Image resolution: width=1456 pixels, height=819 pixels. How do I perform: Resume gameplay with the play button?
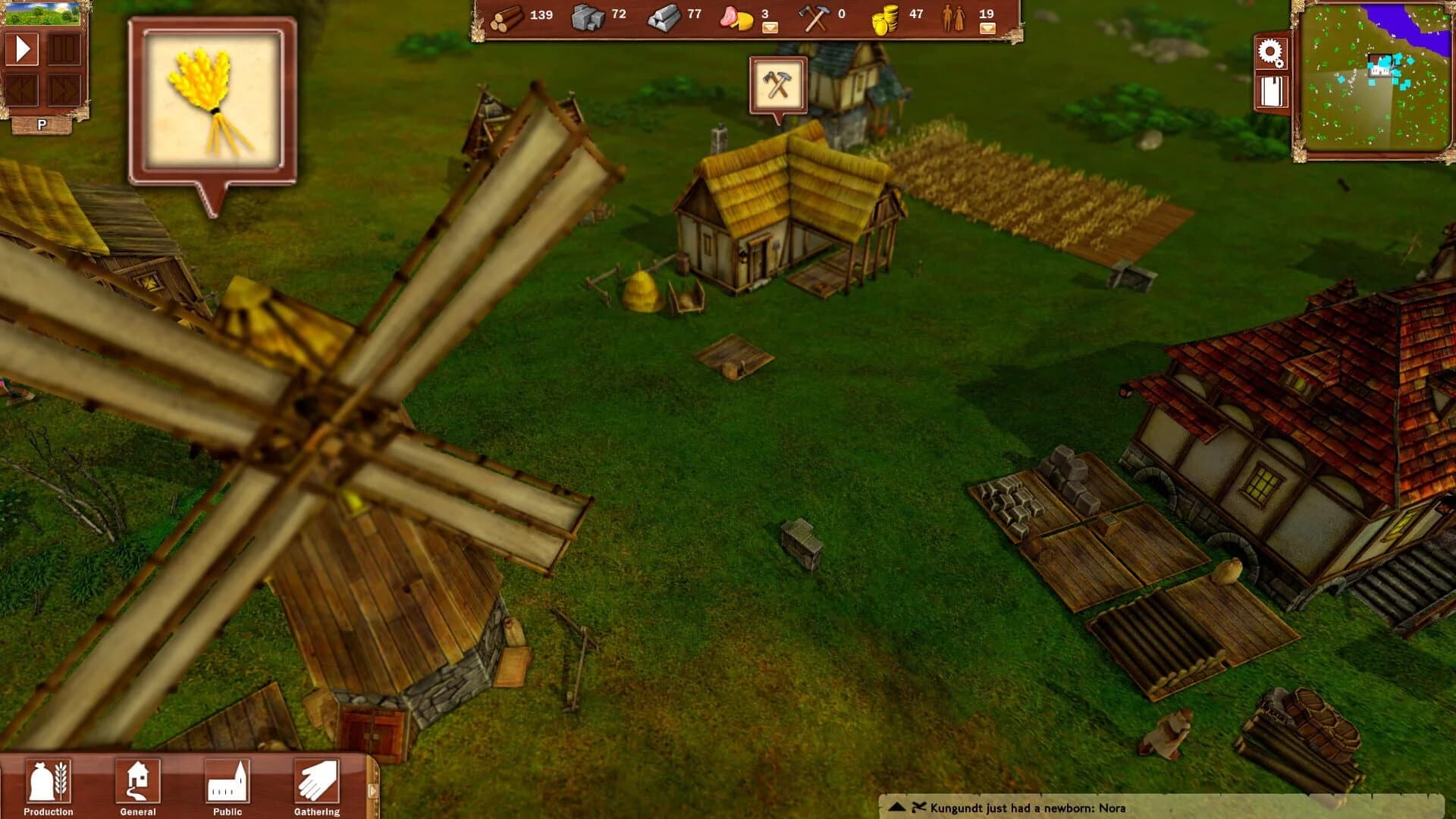click(x=23, y=49)
